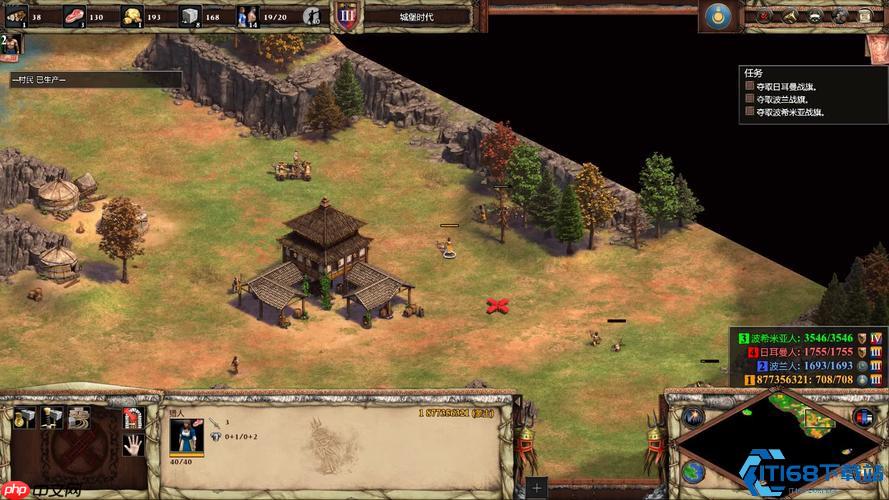889x500 pixels.
Task: Toggle the first objective checkbox in the task list
Action: (749, 87)
